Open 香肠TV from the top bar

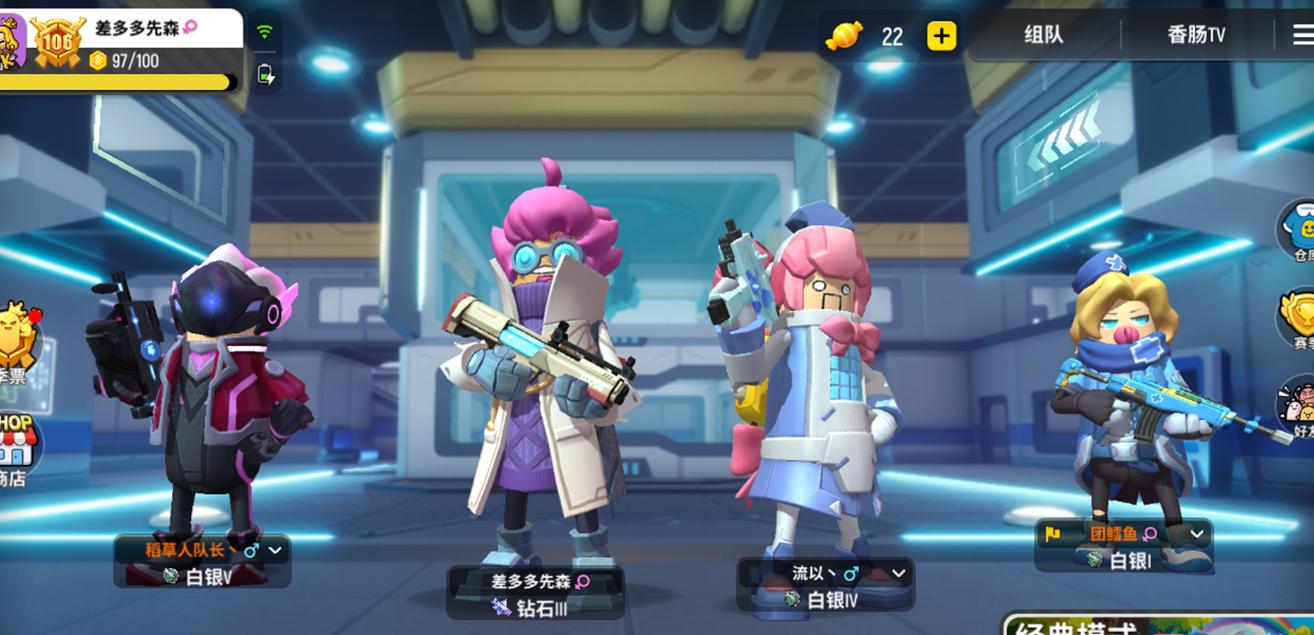pyautogui.click(x=1196, y=35)
